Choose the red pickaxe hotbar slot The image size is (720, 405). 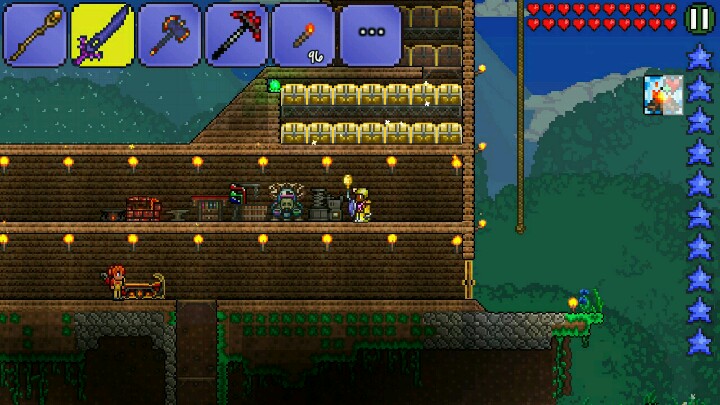click(236, 33)
